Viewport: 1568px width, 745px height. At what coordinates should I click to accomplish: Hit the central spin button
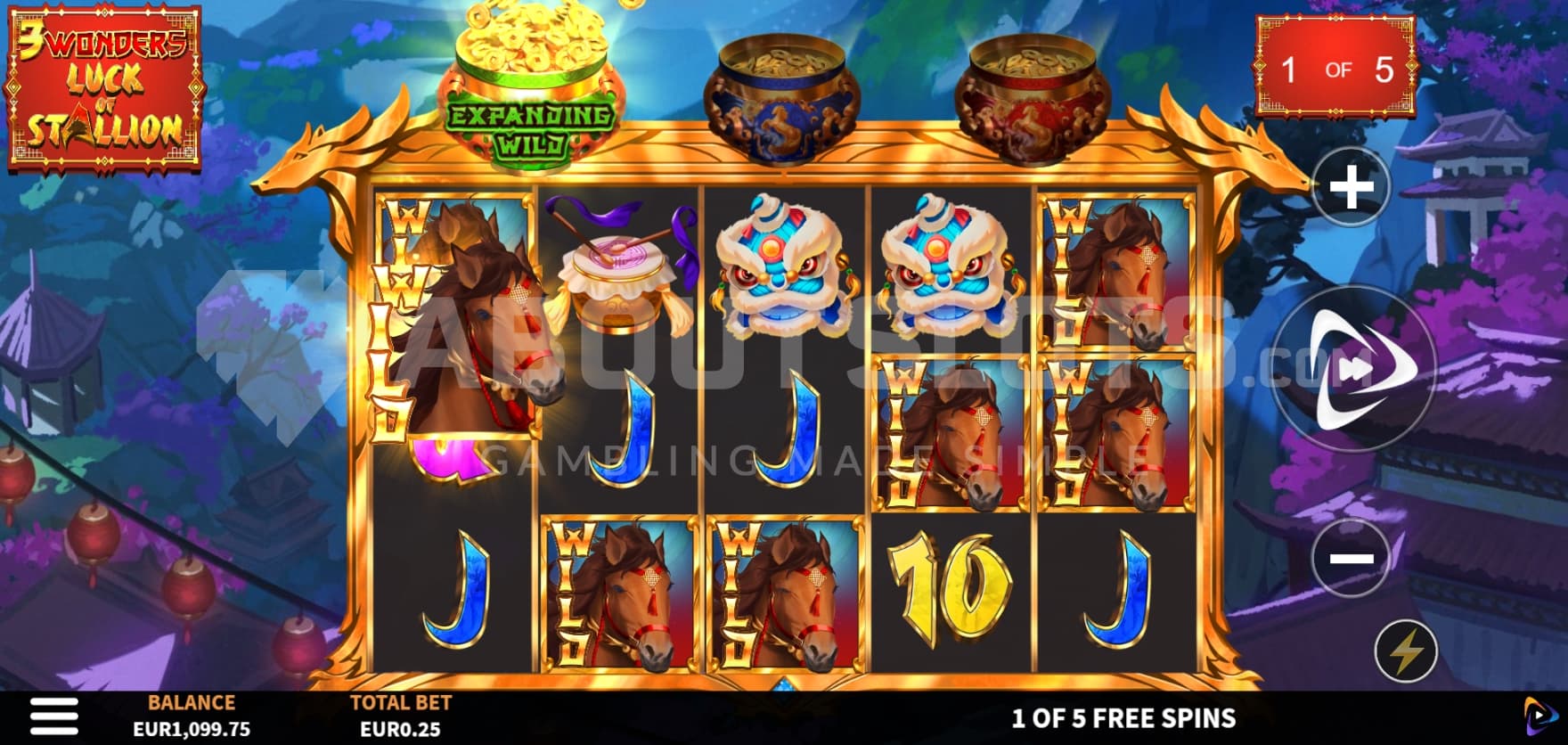1353,369
